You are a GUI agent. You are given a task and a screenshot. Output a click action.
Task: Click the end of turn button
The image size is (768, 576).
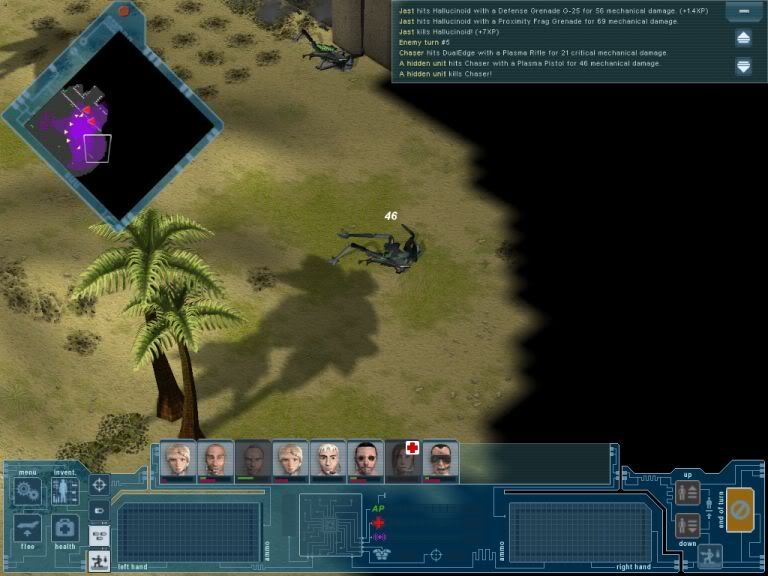[x=740, y=510]
